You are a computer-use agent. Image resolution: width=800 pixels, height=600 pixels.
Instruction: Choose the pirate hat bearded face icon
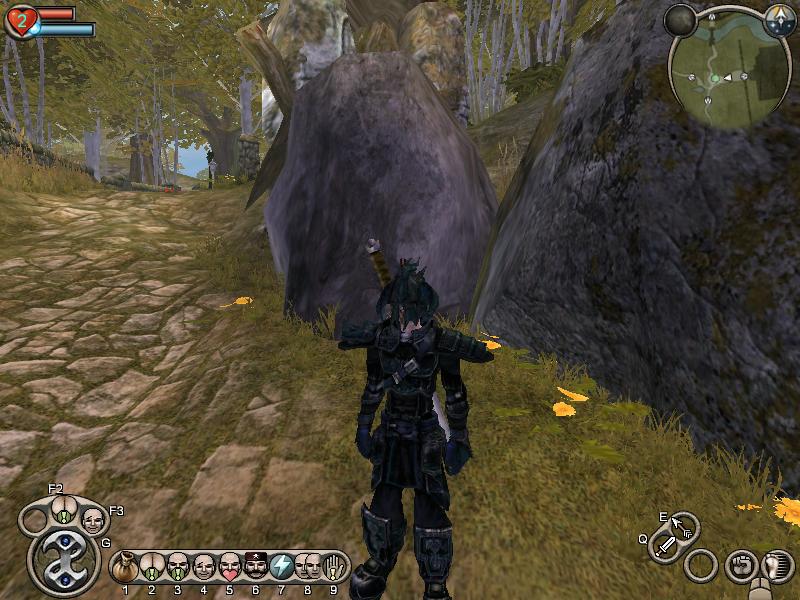255,567
